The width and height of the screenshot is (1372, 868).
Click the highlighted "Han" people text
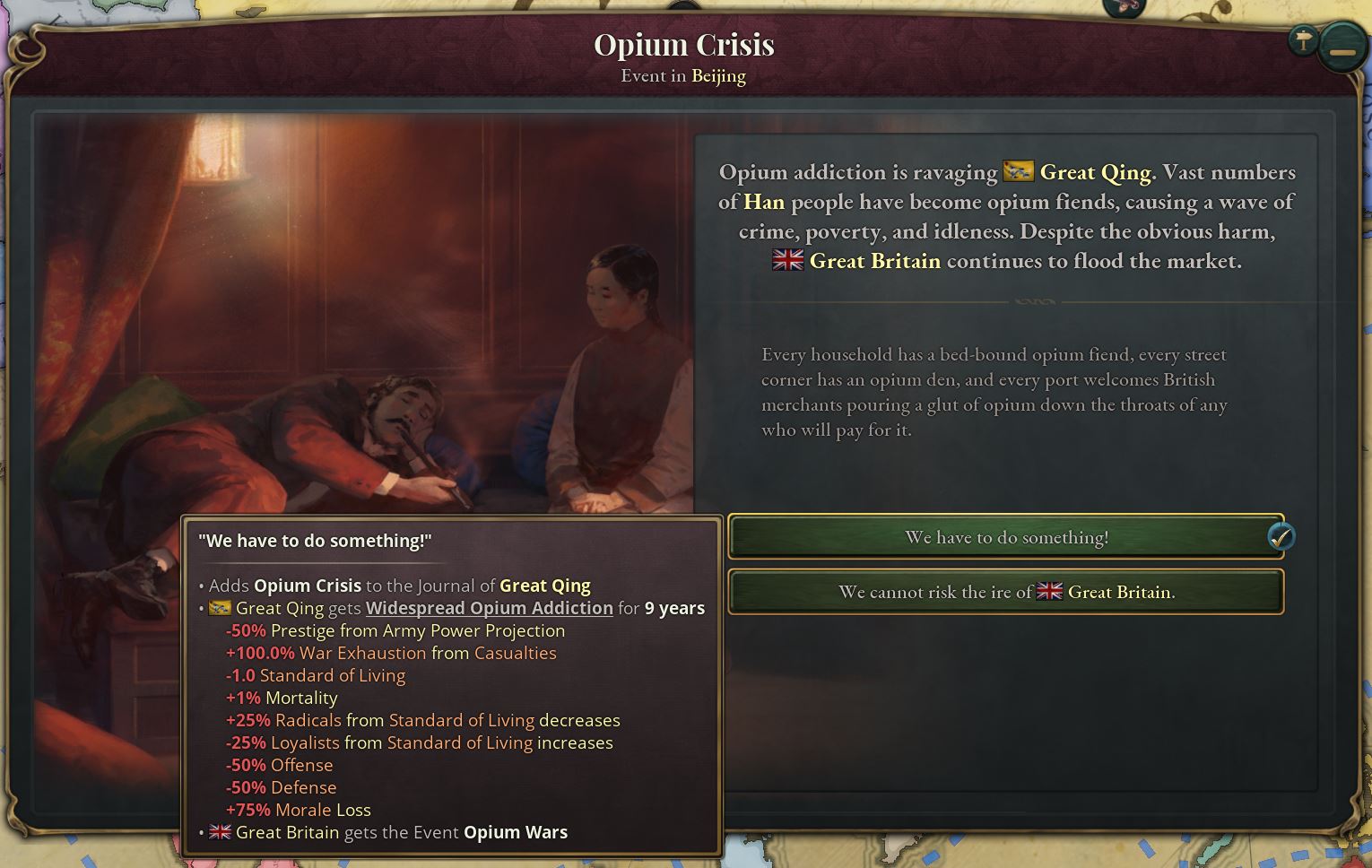click(764, 203)
